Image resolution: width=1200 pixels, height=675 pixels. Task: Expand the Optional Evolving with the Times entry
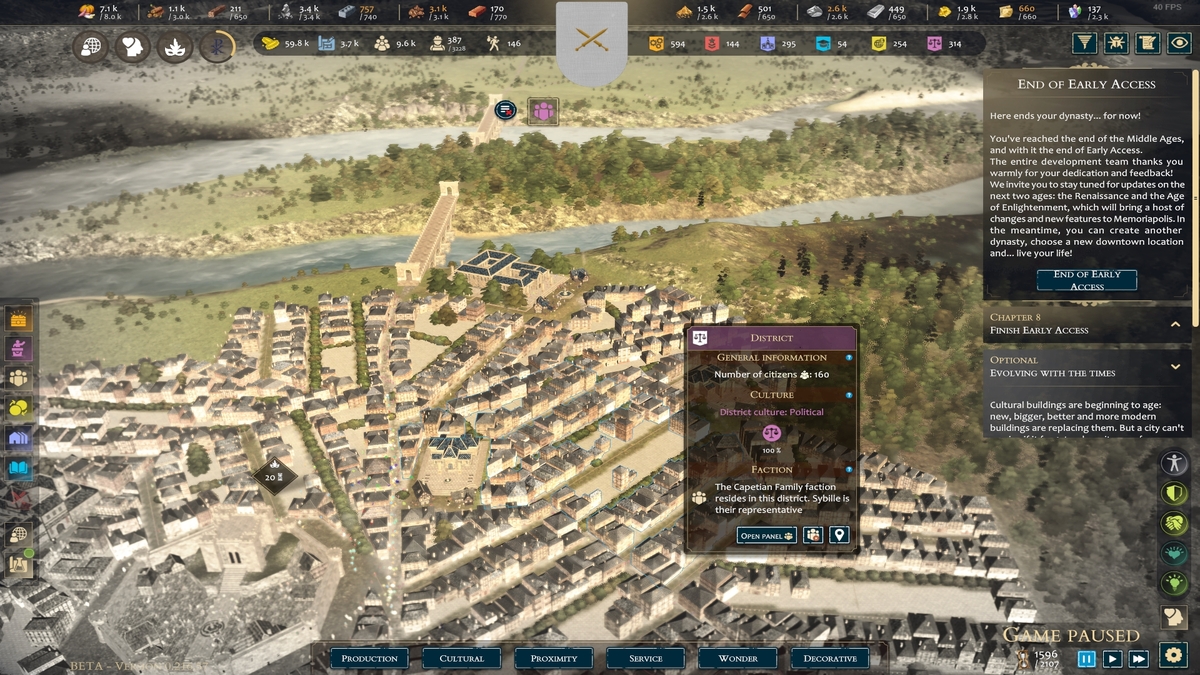[1176, 366]
